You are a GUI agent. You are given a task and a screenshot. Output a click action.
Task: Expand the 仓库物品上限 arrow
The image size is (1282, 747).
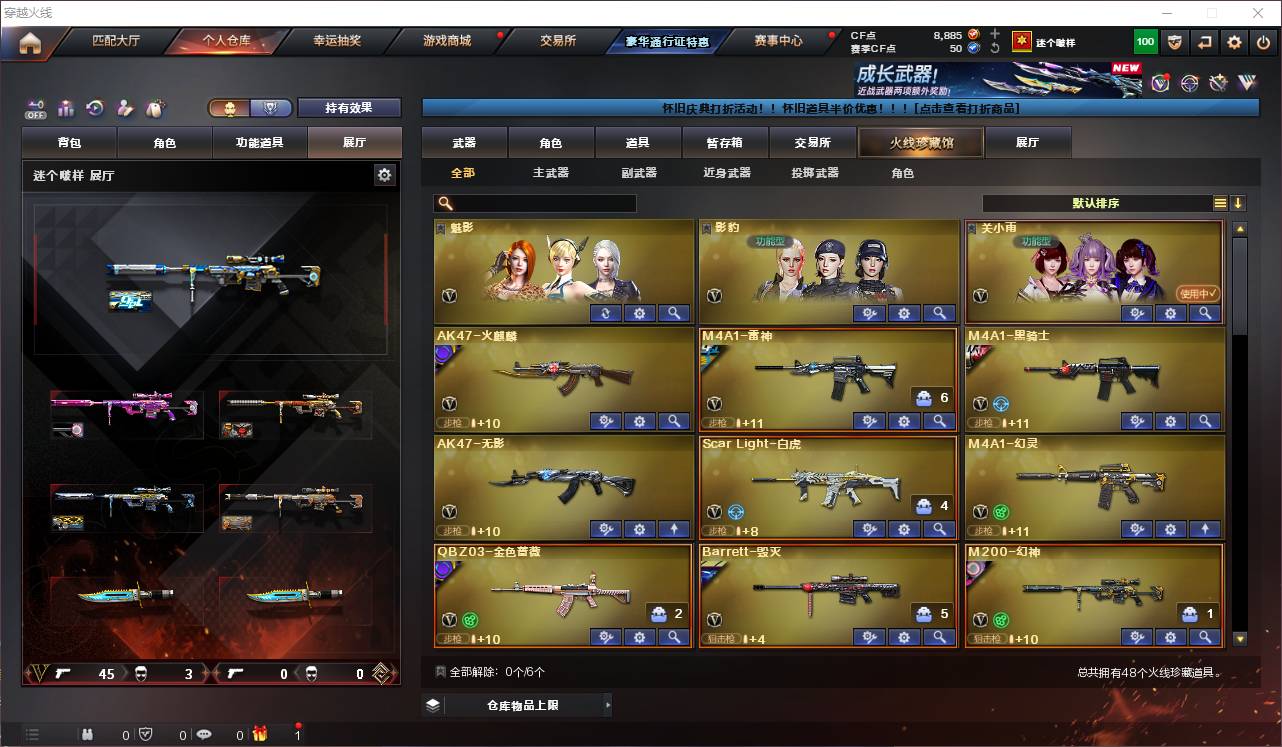609,704
